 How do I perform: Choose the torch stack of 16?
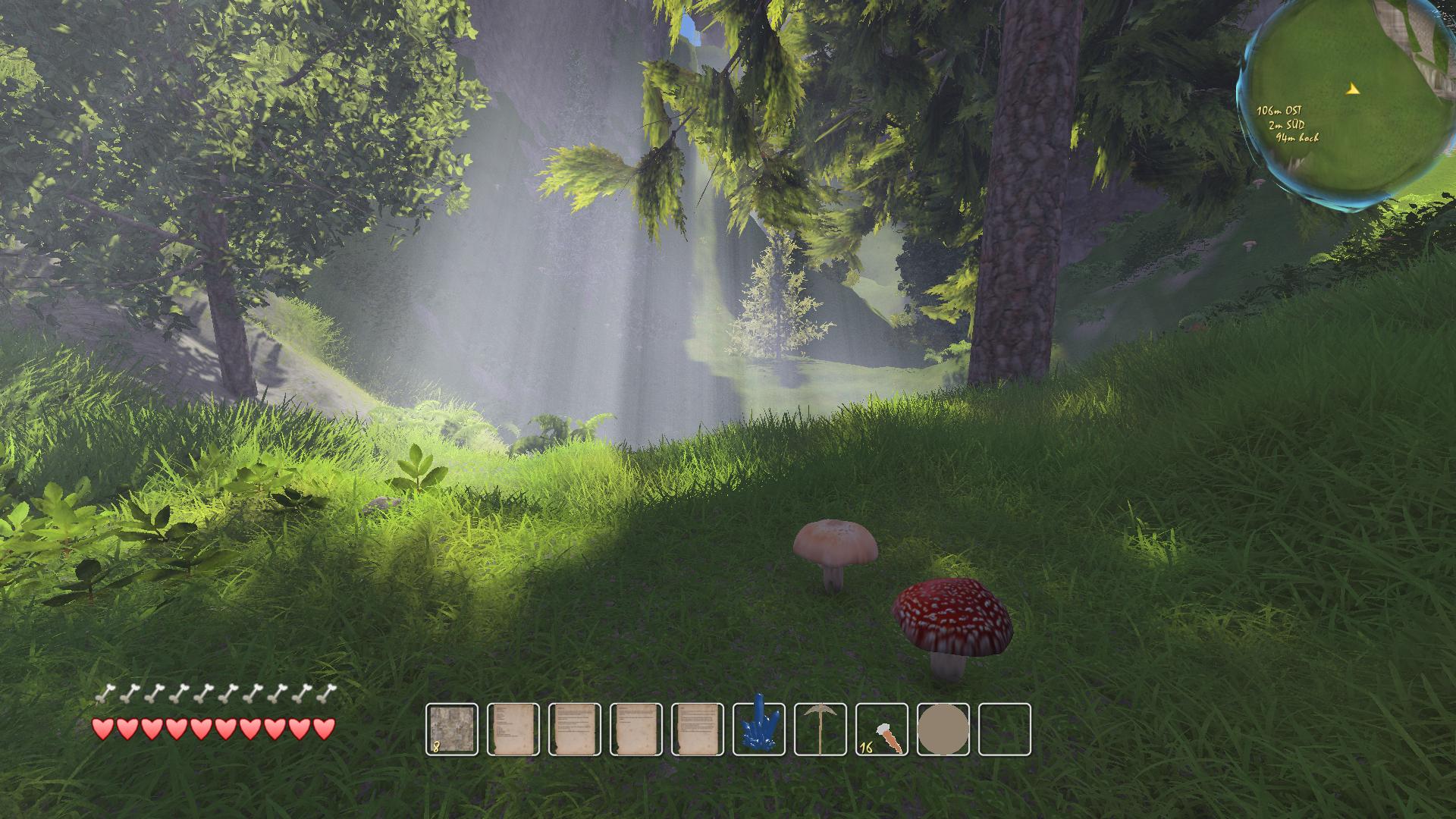[882, 730]
